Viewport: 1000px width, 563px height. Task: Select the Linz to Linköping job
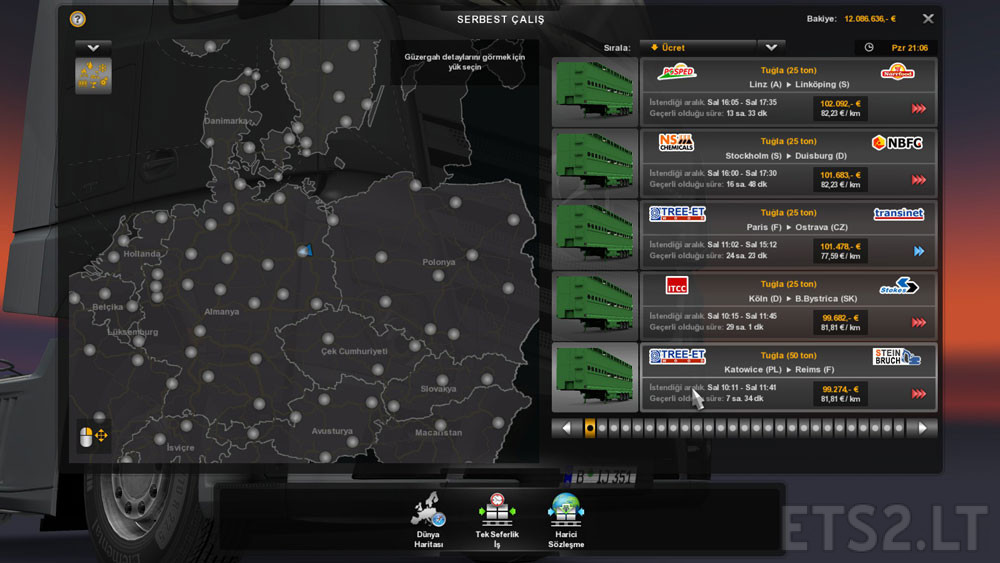tap(787, 91)
